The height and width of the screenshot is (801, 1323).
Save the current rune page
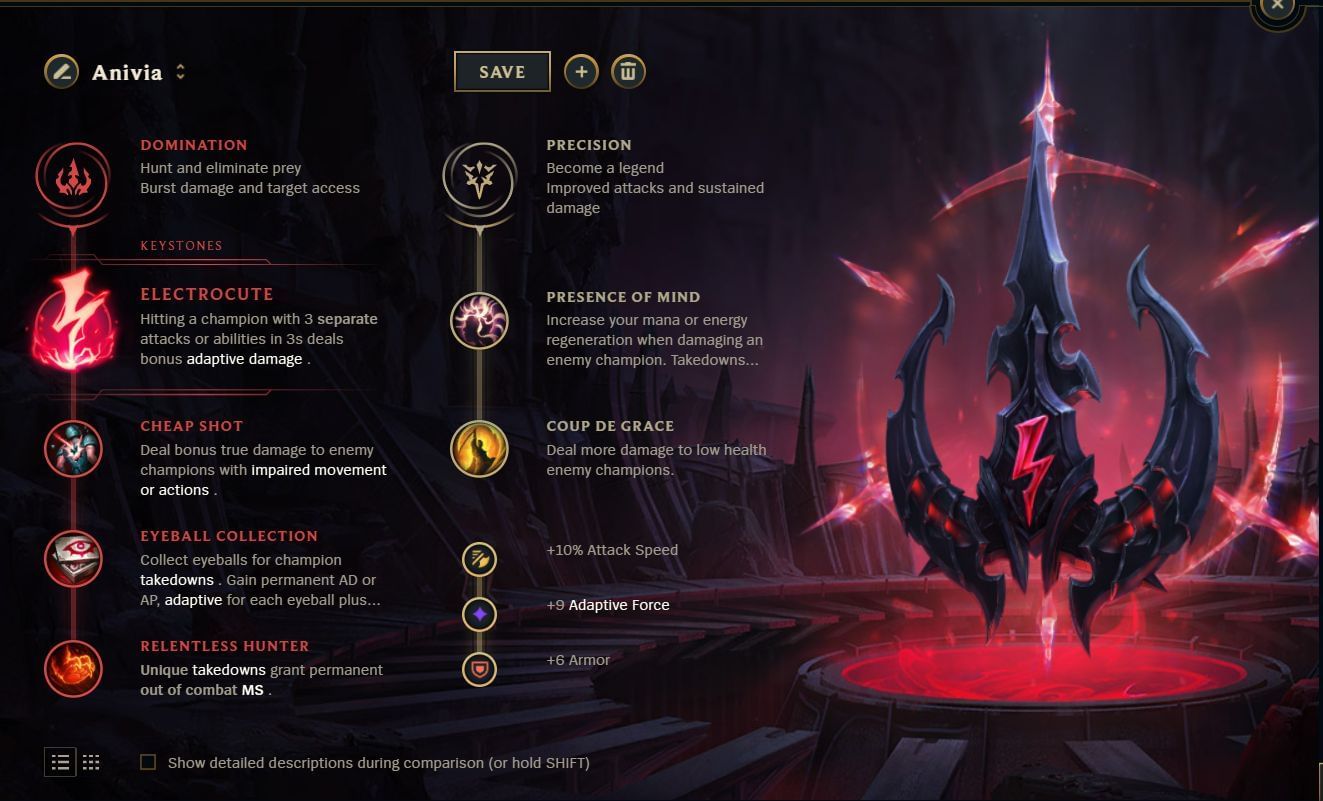pyautogui.click(x=502, y=71)
